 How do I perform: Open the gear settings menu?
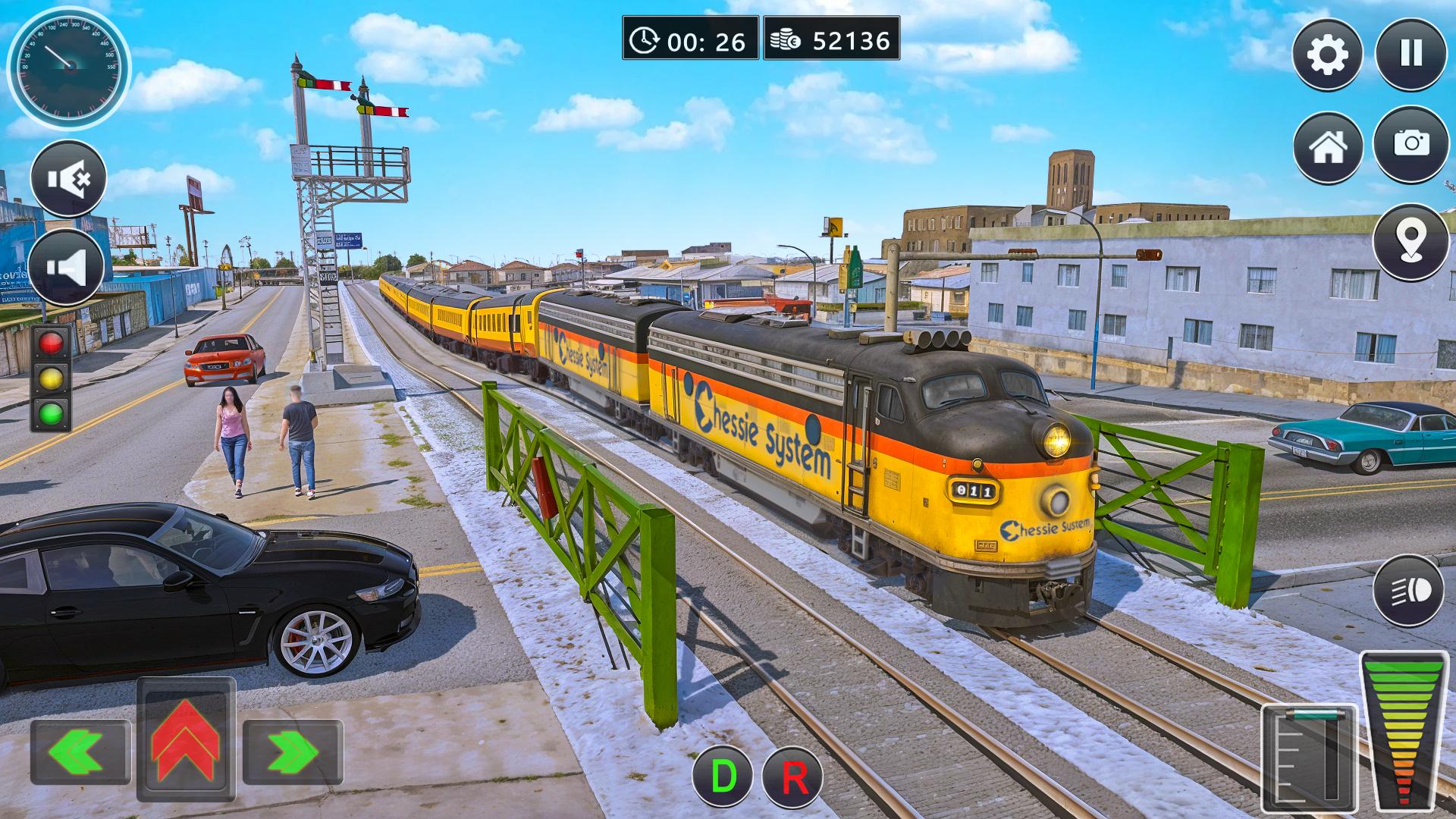(x=1327, y=55)
